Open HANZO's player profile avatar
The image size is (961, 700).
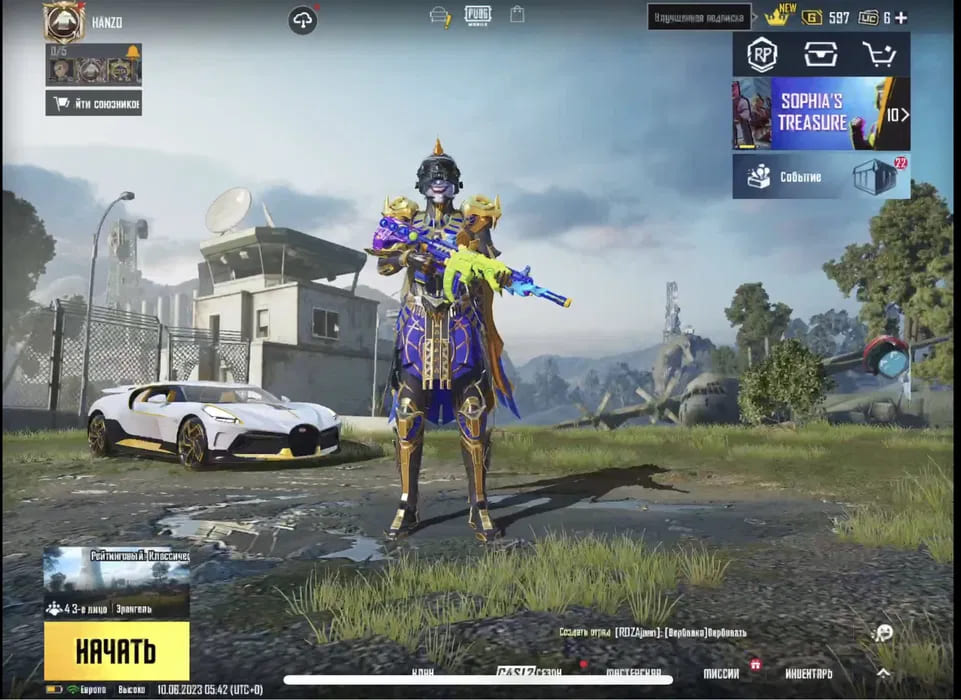tap(63, 21)
